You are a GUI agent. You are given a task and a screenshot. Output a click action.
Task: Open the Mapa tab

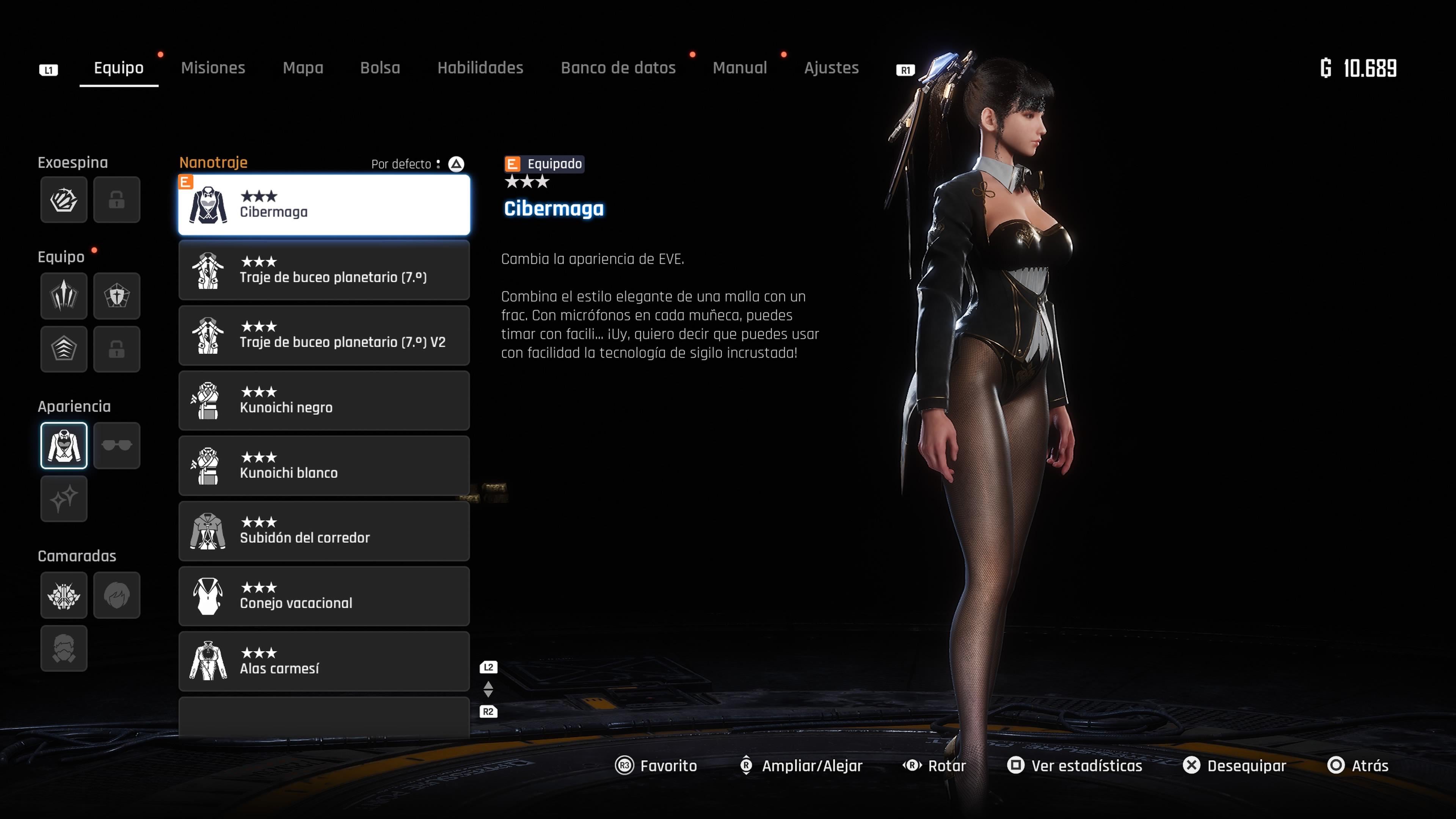click(x=303, y=68)
